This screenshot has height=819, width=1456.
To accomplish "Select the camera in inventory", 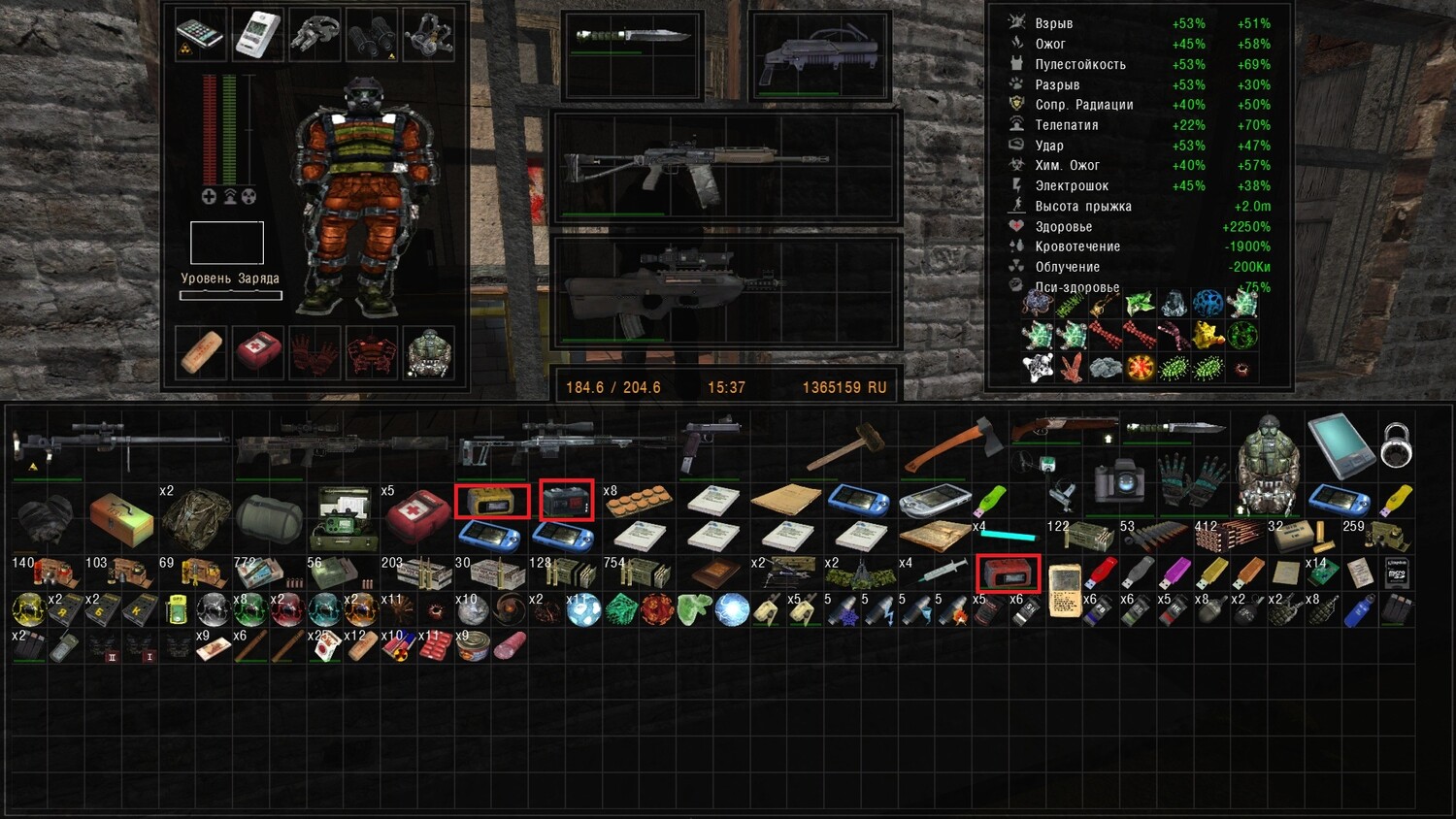I will coord(1118,481).
